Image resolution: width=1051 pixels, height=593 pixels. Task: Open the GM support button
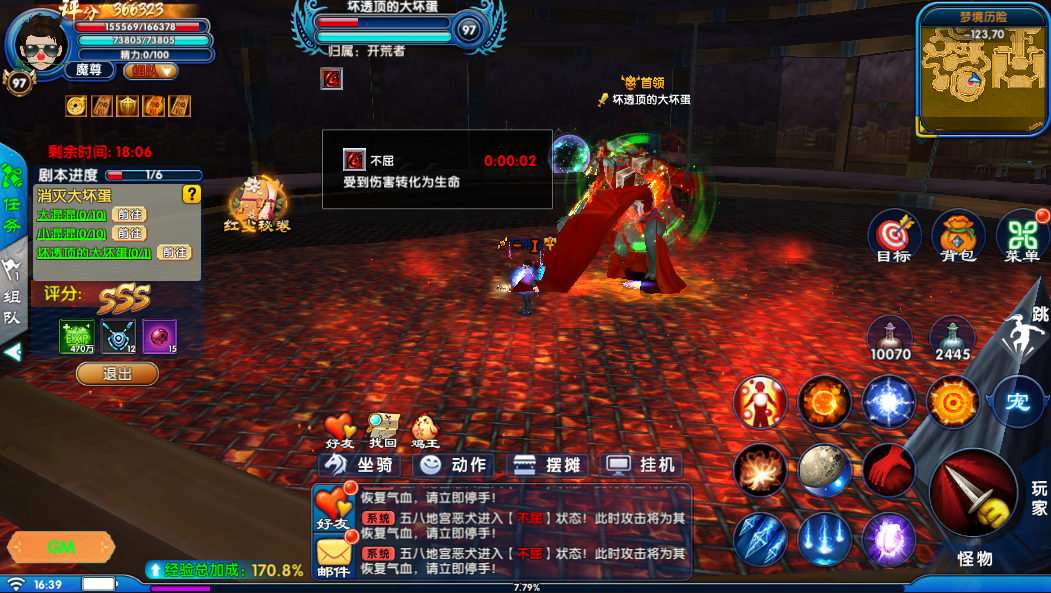61,547
